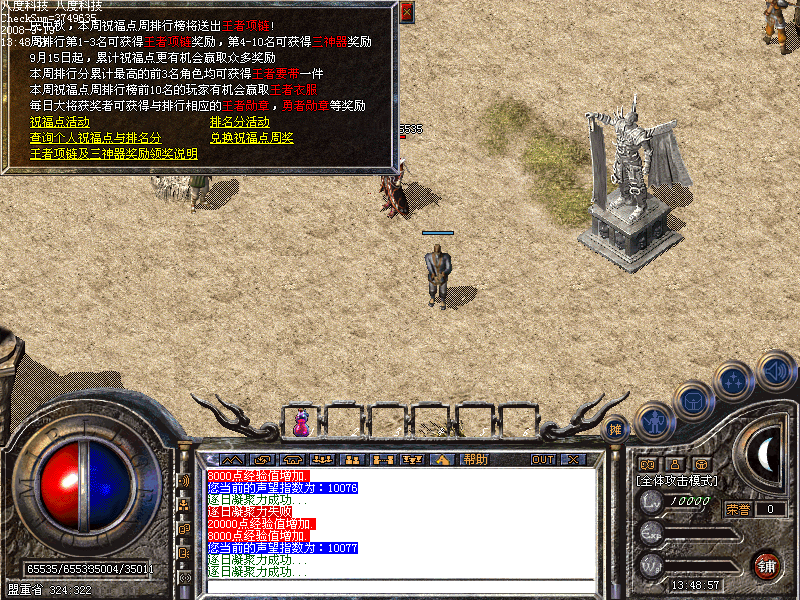Choose 兑换祝福点周奖 link
The image size is (800, 600).
[251, 138]
